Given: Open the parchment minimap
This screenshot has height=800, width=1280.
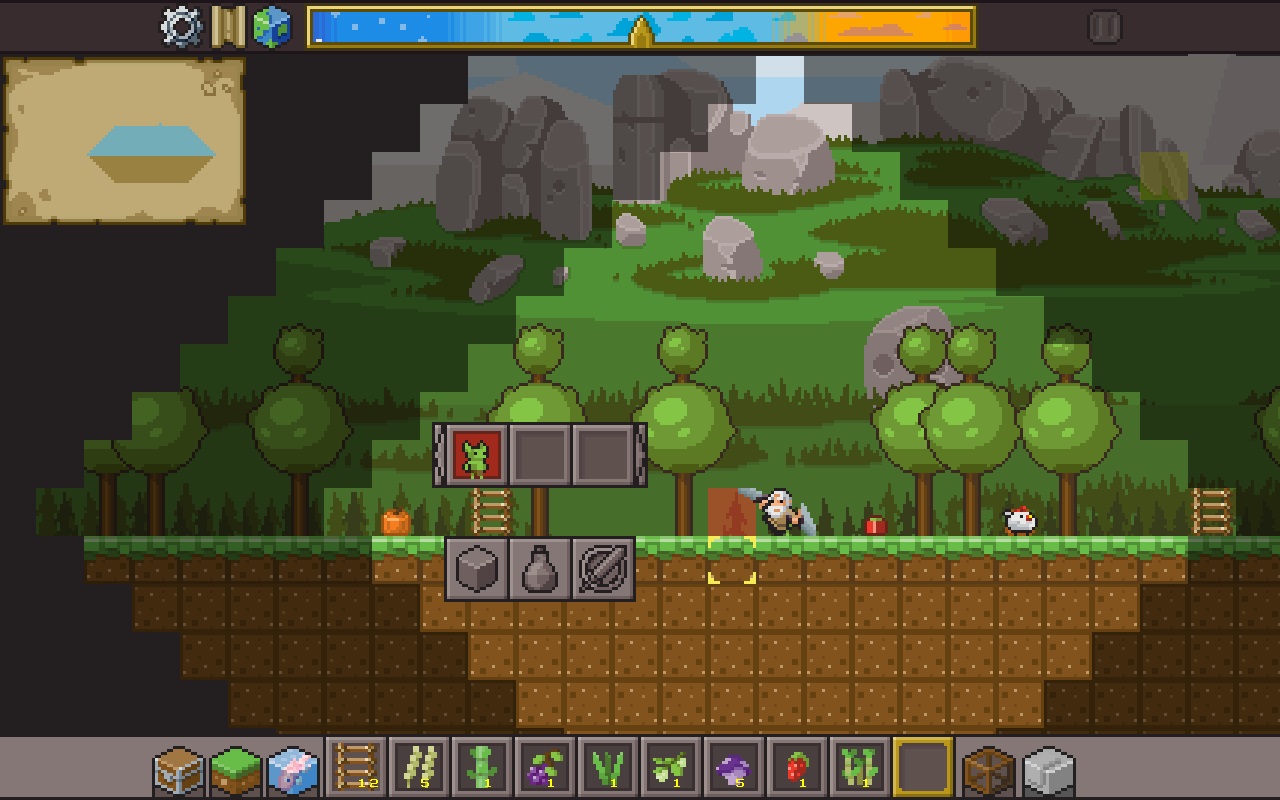Looking at the screenshot, I should [x=125, y=140].
